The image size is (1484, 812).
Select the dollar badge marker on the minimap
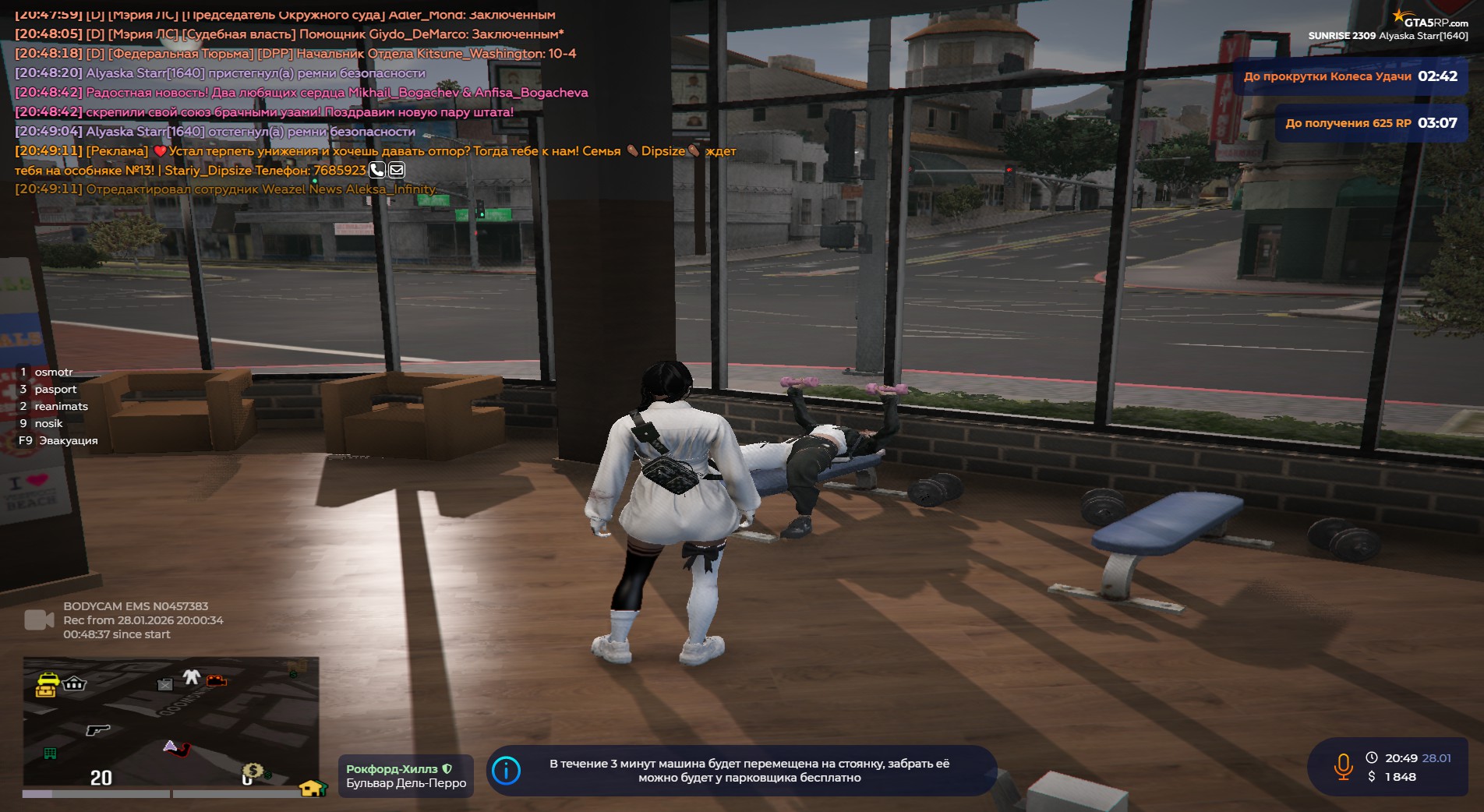pos(253,771)
